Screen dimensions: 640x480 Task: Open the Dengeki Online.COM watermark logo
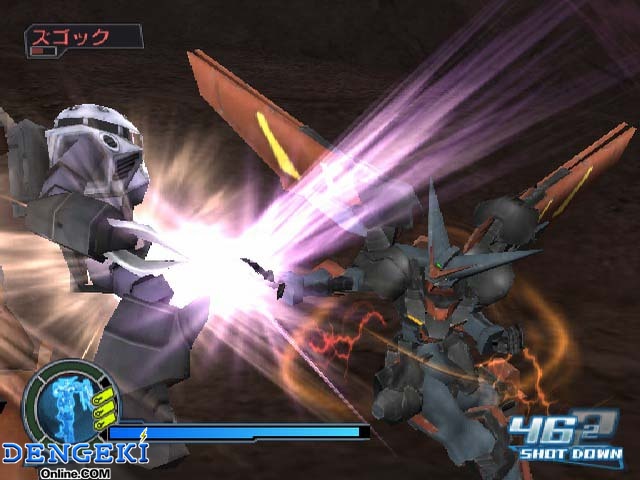point(74,457)
